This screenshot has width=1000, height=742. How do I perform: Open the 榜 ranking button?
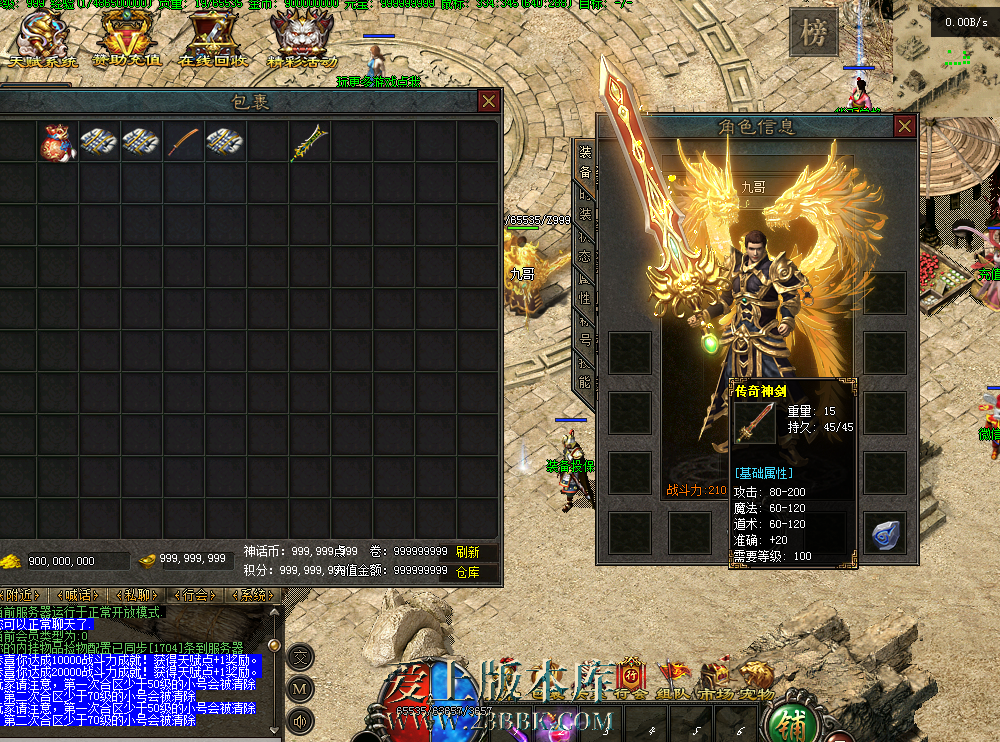click(x=812, y=34)
